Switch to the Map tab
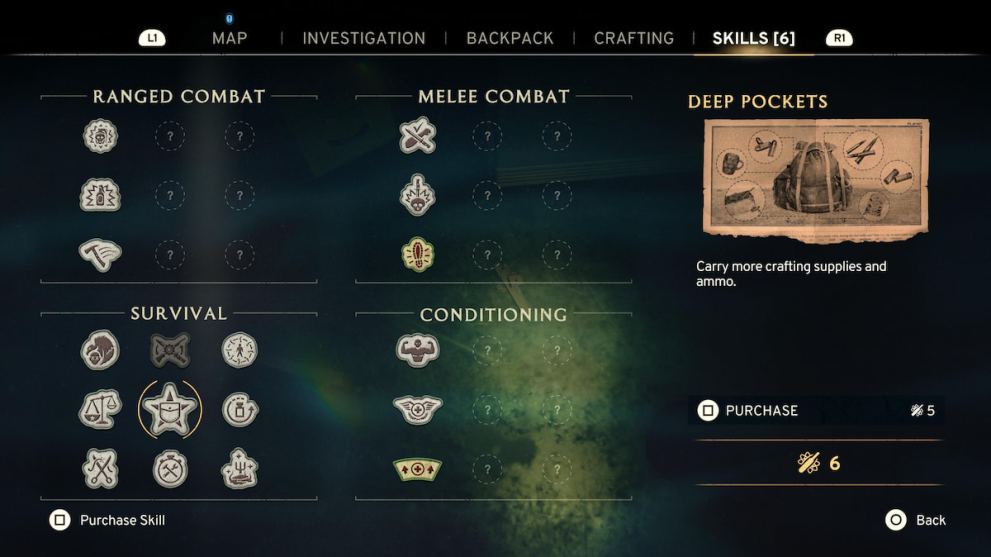The image size is (991, 557). (x=229, y=38)
